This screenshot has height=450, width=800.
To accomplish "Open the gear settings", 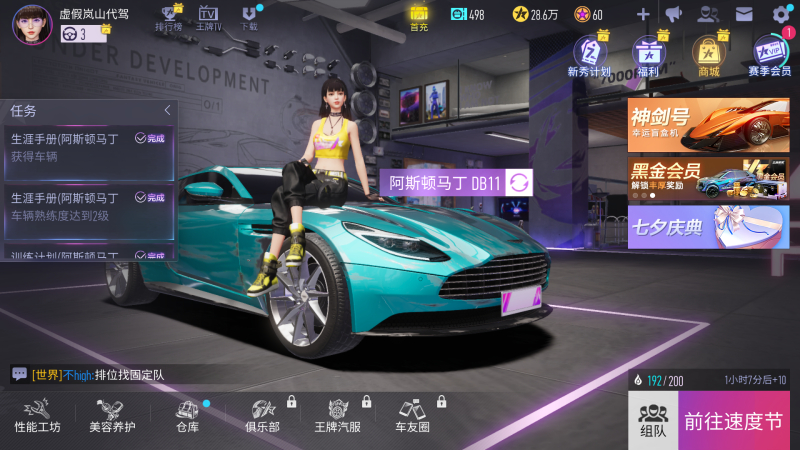I will 781,14.
